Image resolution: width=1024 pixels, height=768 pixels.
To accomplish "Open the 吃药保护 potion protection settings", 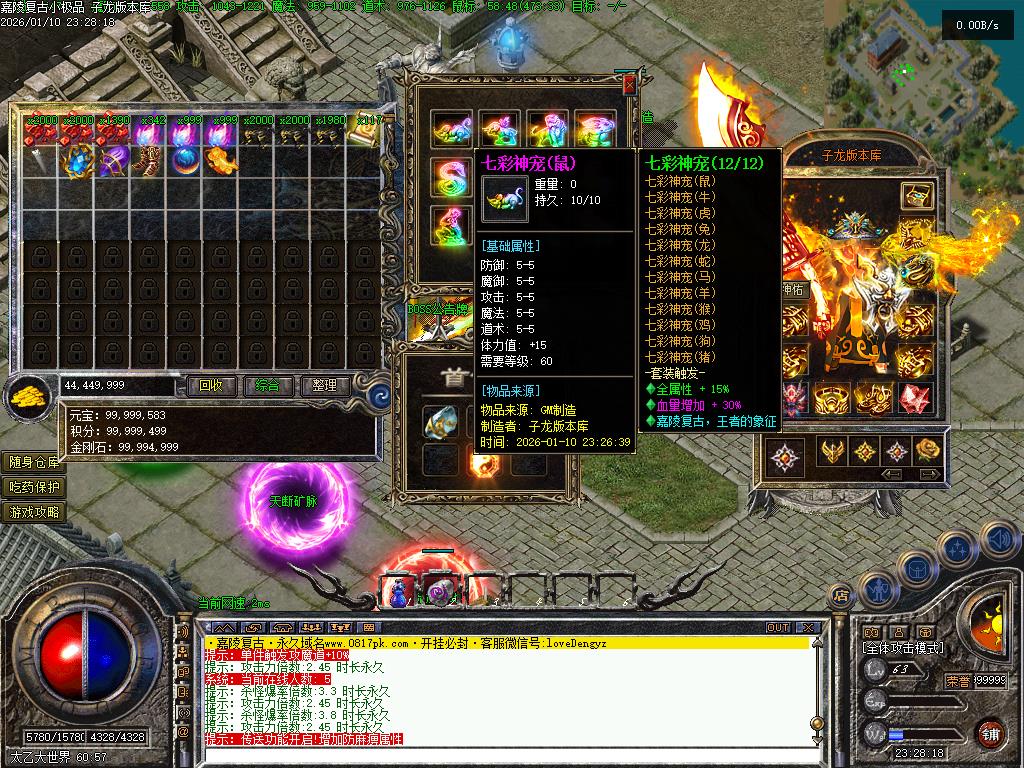I will pyautogui.click(x=34, y=487).
